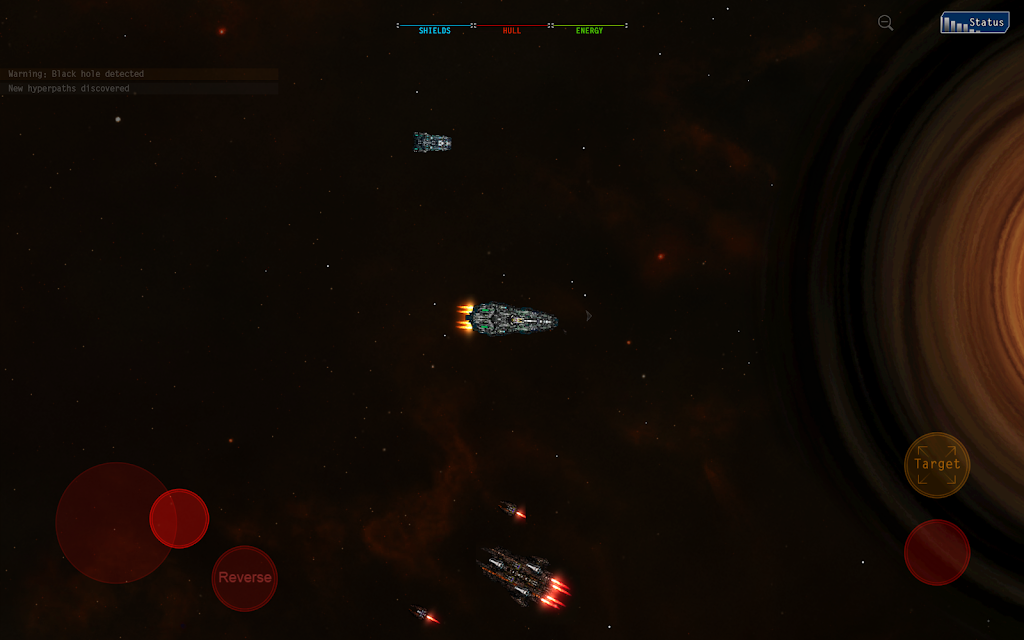Screen dimensions: 1024x640
Task: Click the virtual joystick knob
Action: click(179, 518)
